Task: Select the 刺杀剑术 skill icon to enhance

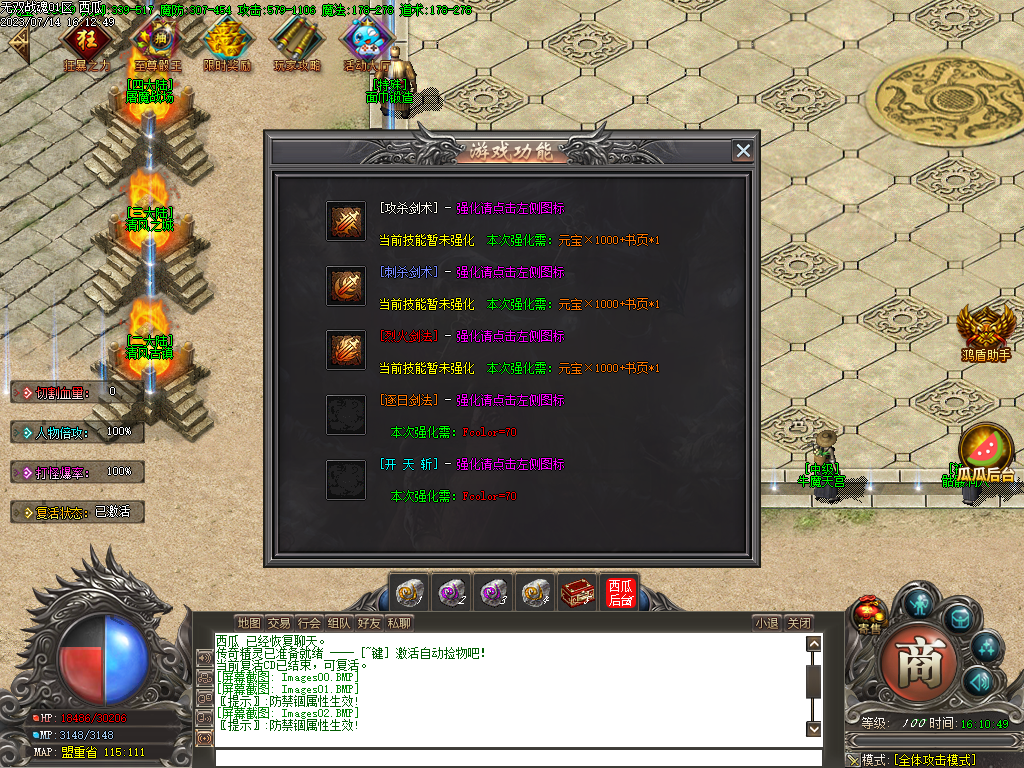Action: (346, 286)
